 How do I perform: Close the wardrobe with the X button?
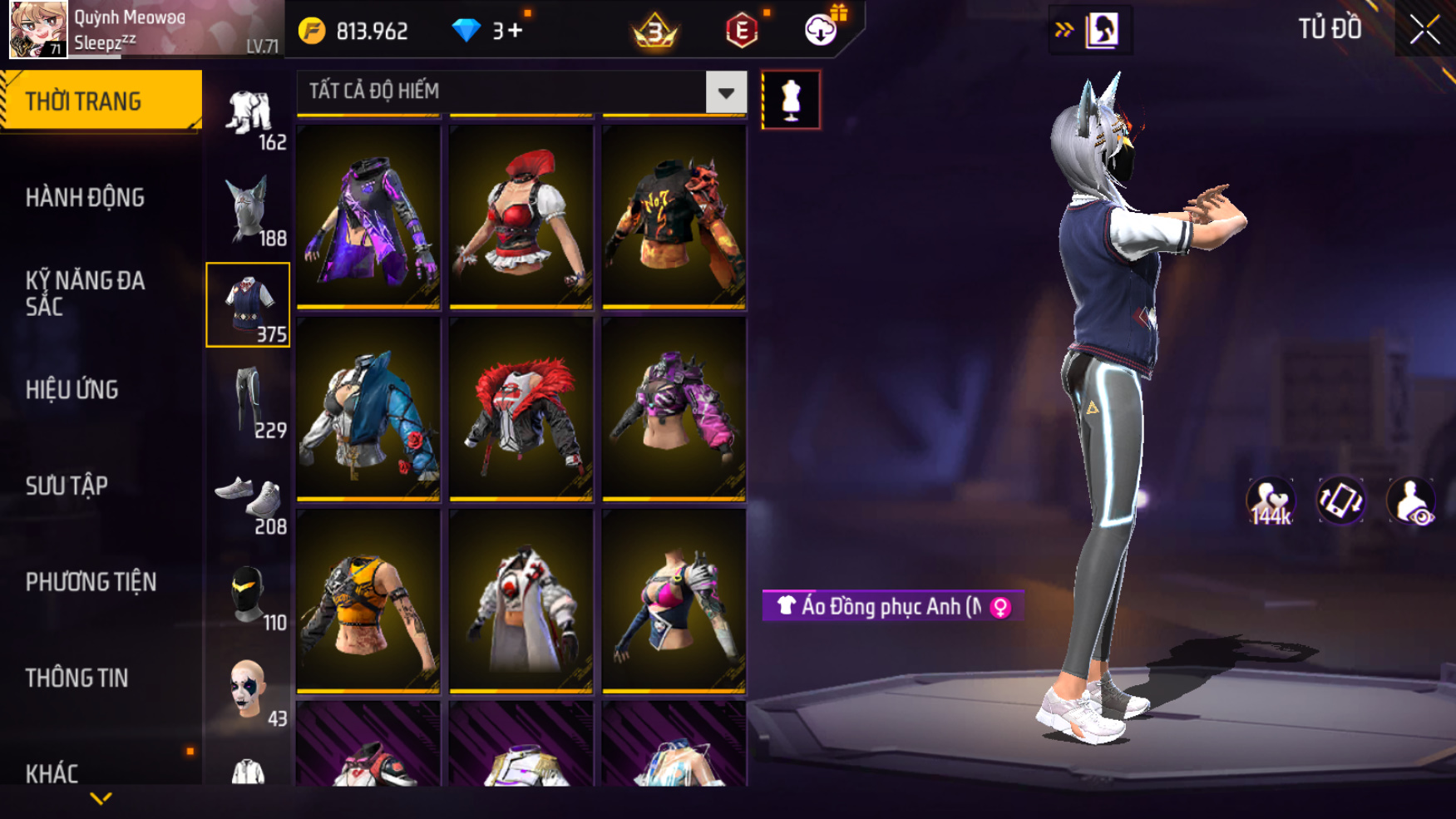[x=1424, y=30]
